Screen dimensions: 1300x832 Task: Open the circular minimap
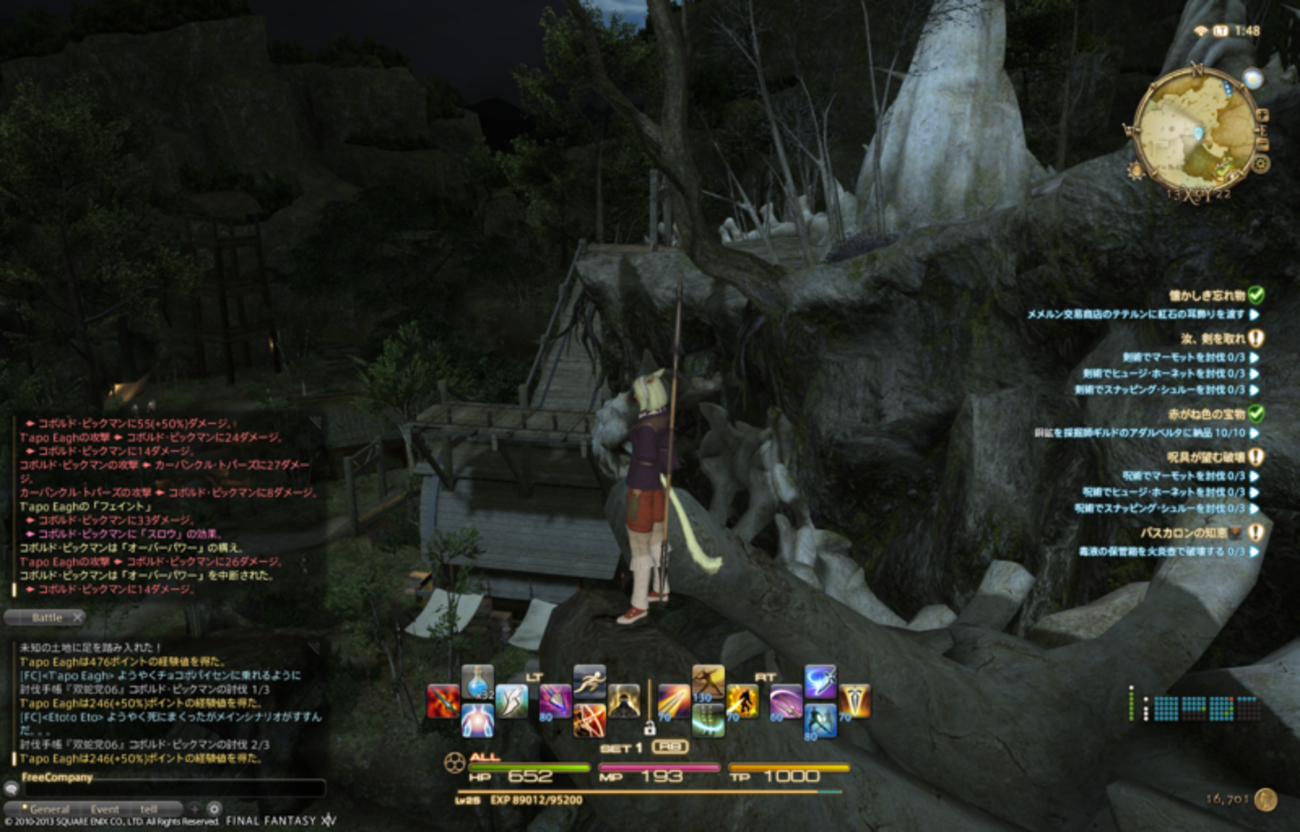tap(1194, 133)
